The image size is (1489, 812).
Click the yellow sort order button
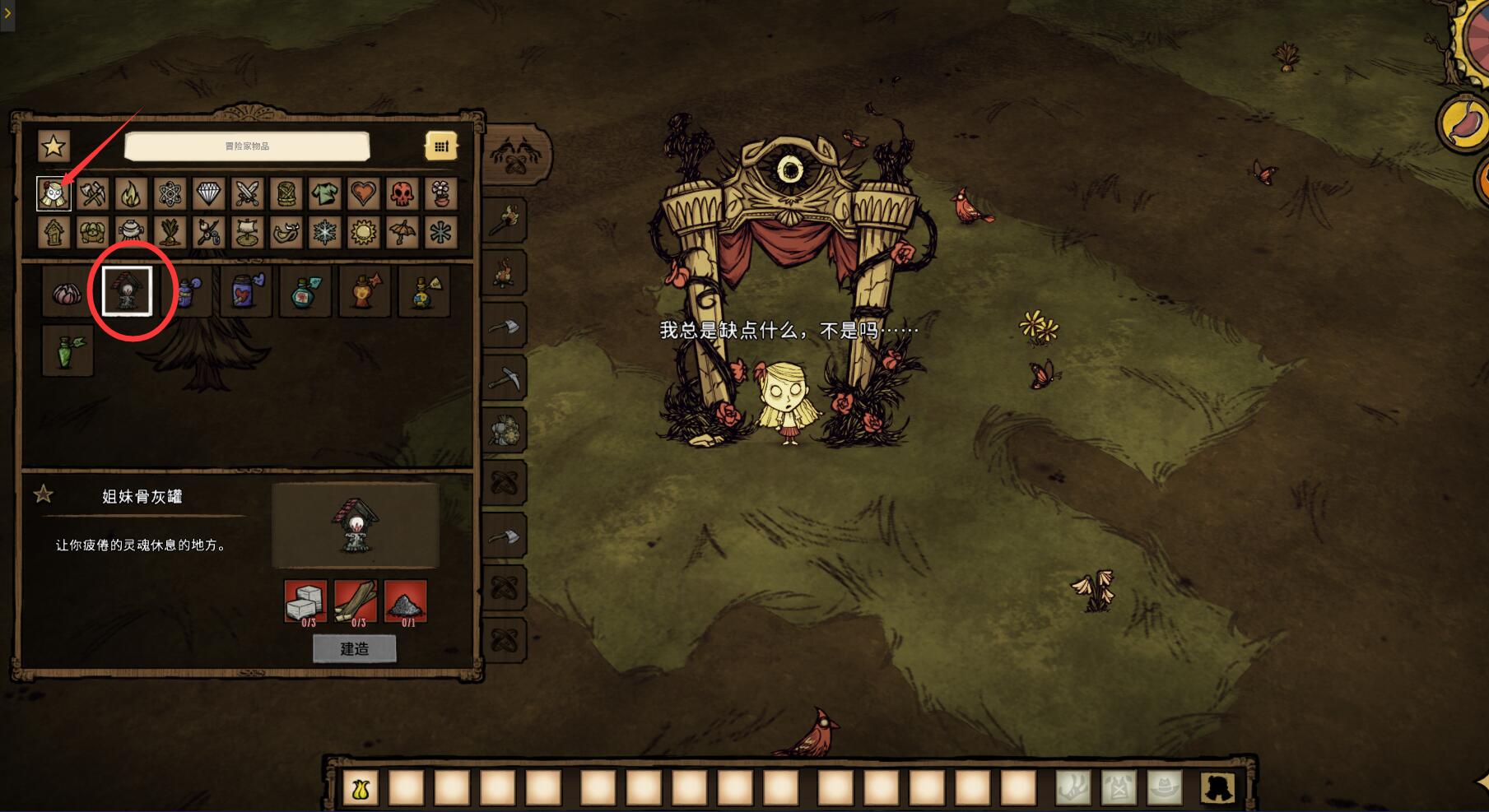coord(441,146)
